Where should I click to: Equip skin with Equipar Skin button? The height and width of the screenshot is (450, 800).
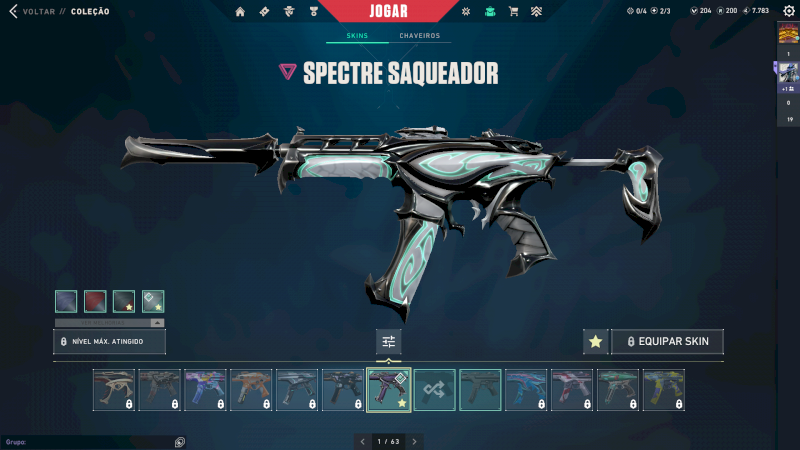(667, 342)
